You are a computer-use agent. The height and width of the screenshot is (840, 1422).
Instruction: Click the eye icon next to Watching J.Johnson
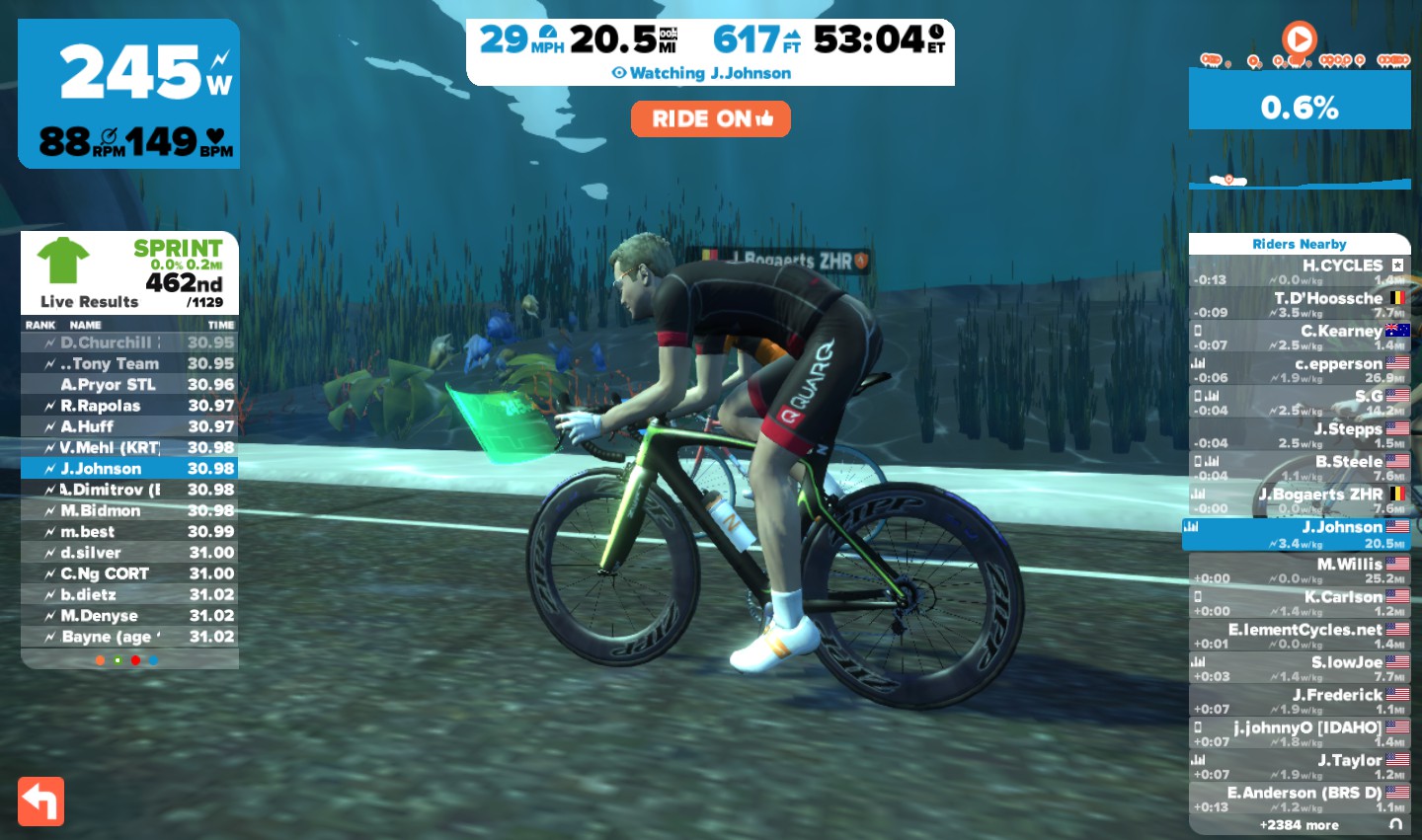point(617,73)
